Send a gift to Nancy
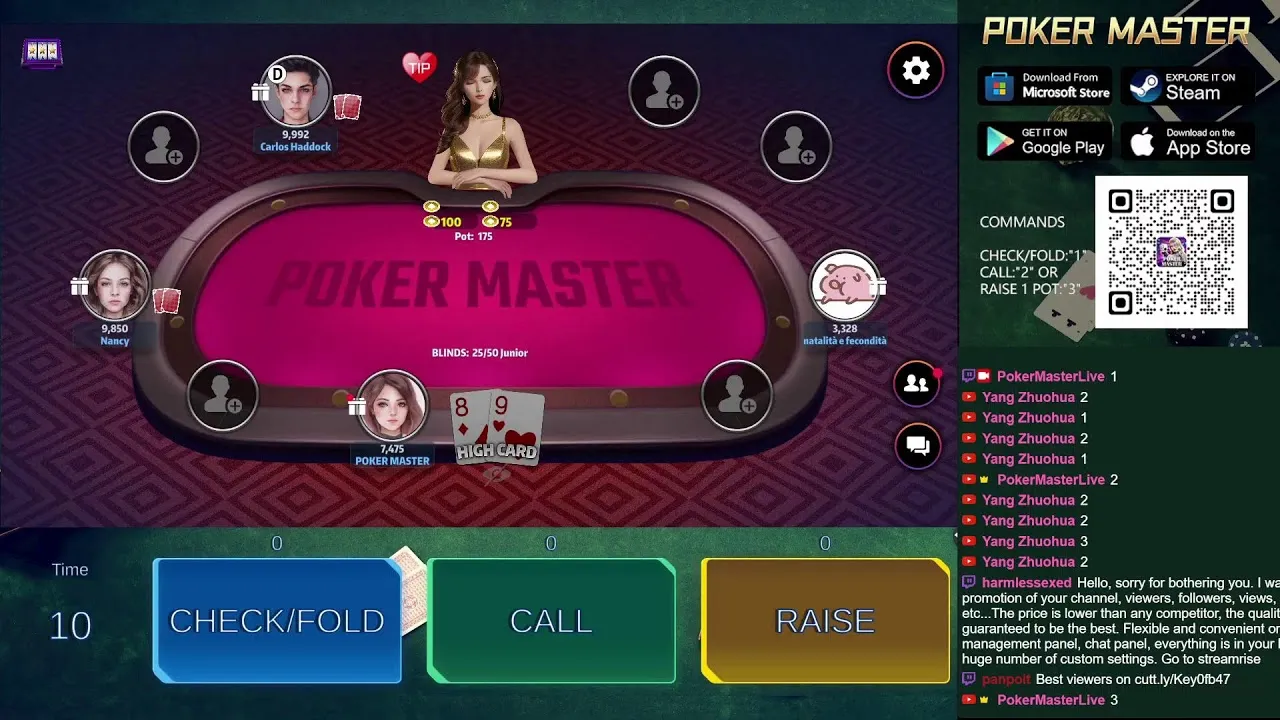 tap(79, 284)
